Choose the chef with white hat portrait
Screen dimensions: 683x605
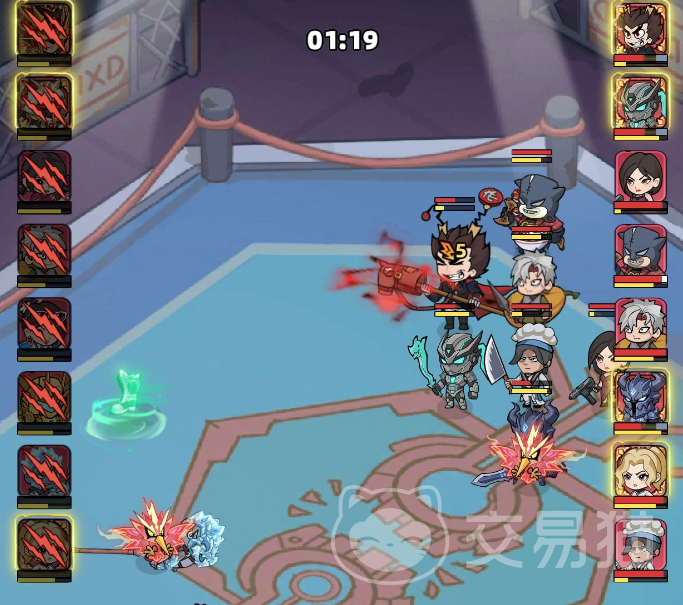(x=640, y=544)
